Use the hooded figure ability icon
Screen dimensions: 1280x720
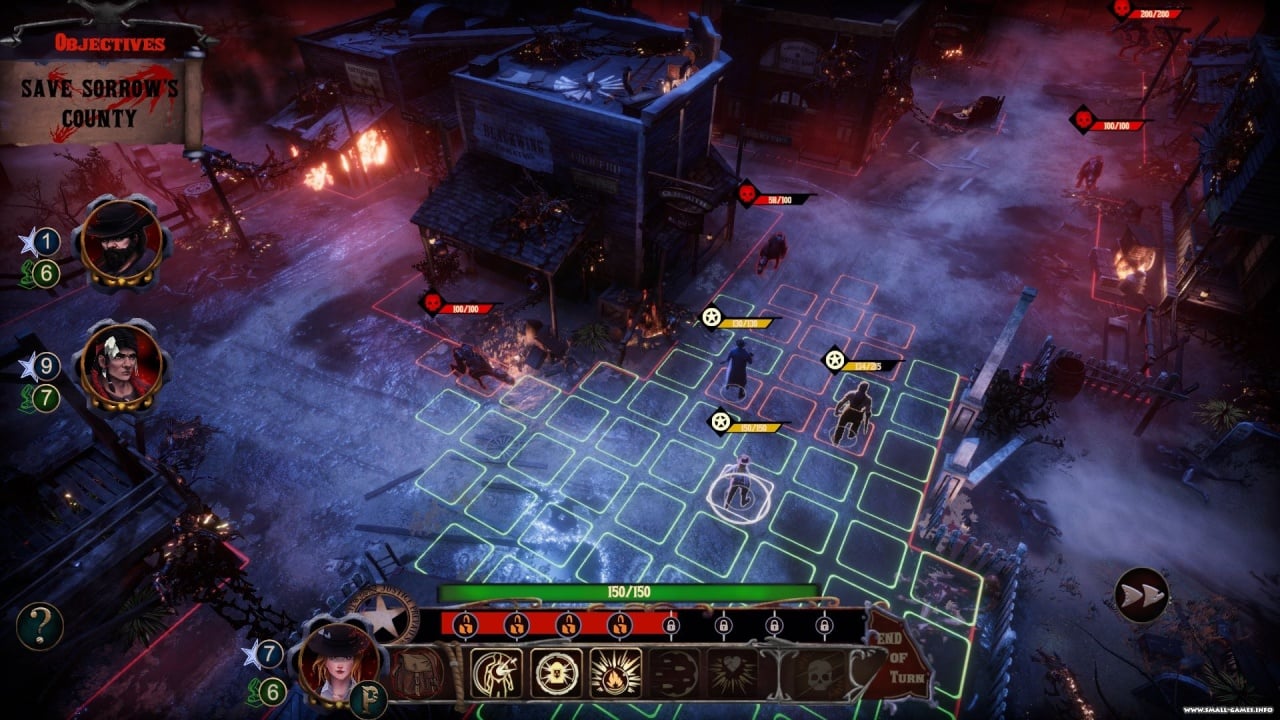[x=556, y=673]
